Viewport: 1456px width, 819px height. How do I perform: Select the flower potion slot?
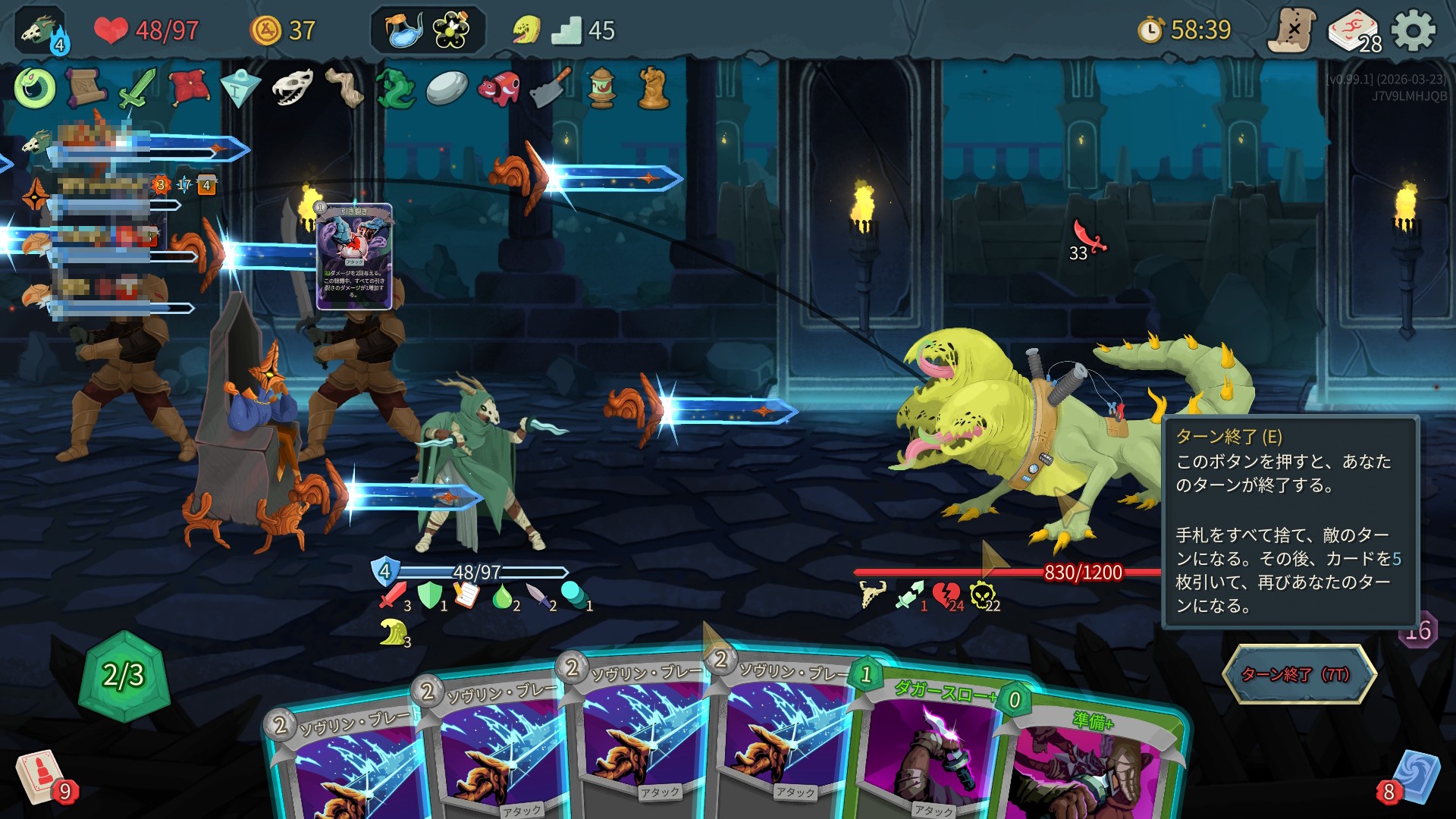(x=451, y=31)
